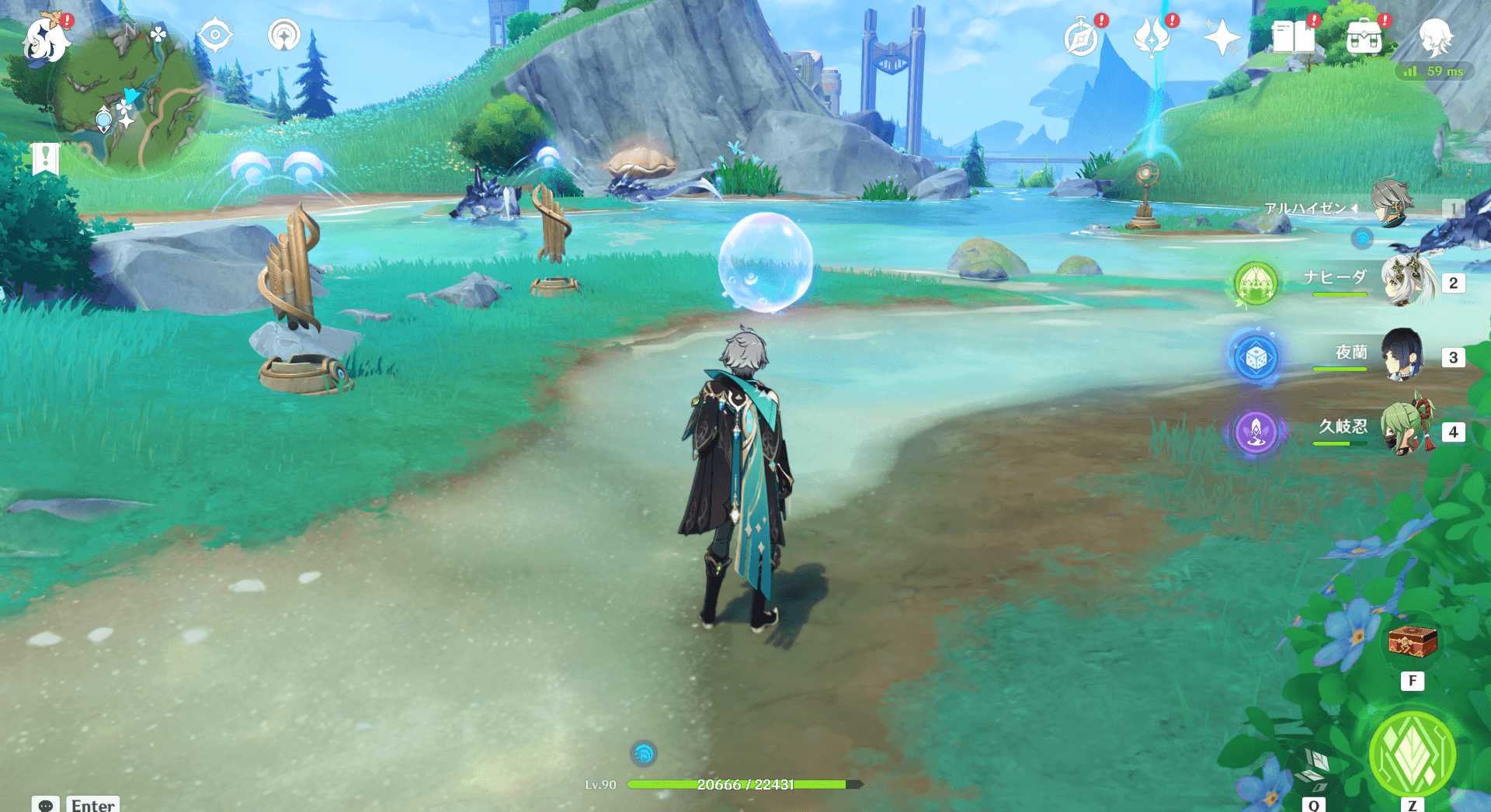Click the round eye-shaped icon beside the minimap
Viewport: 1491px width, 812px height.
pyautogui.click(x=214, y=36)
